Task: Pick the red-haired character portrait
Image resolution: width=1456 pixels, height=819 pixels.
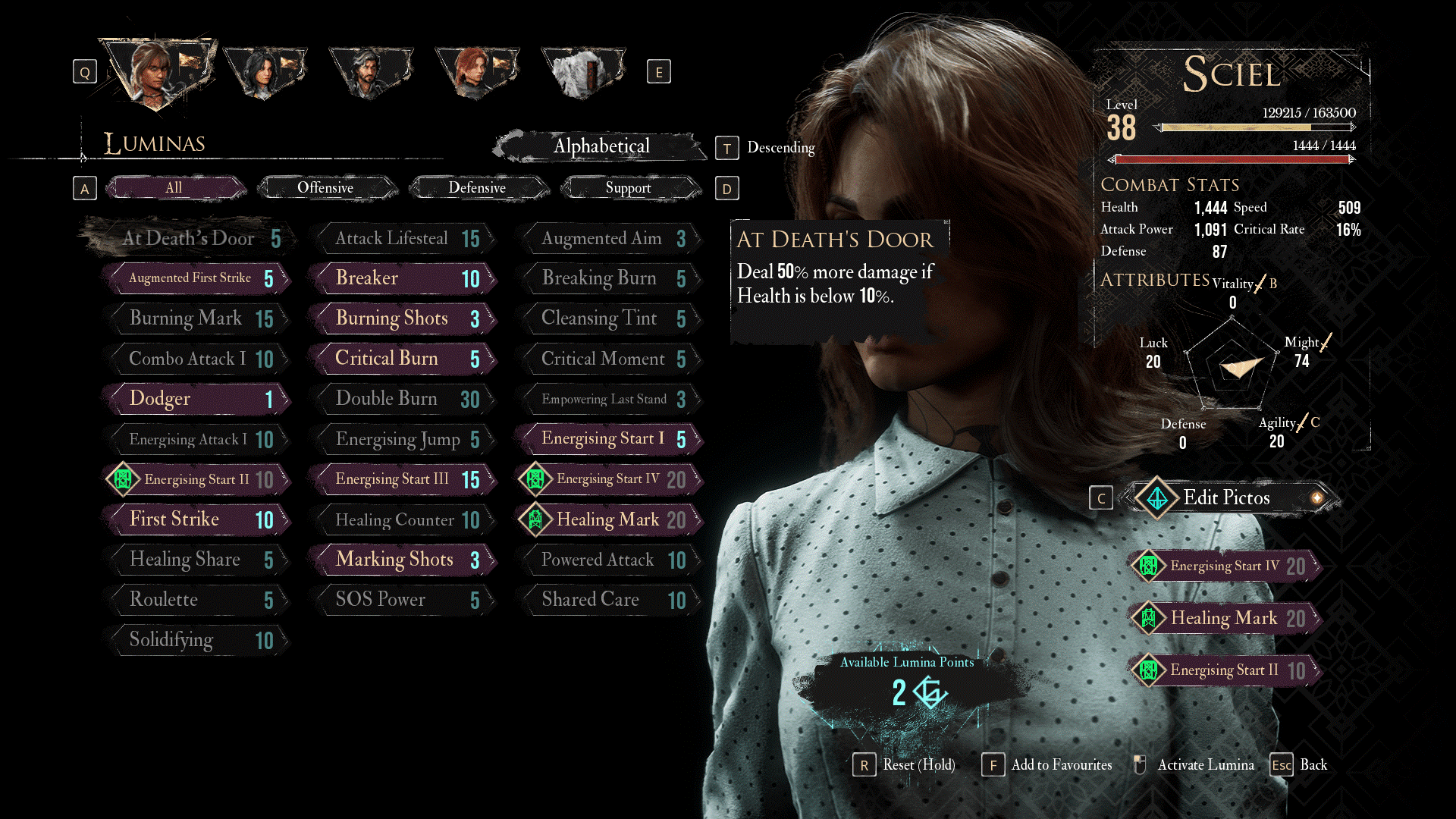Action: 475,72
